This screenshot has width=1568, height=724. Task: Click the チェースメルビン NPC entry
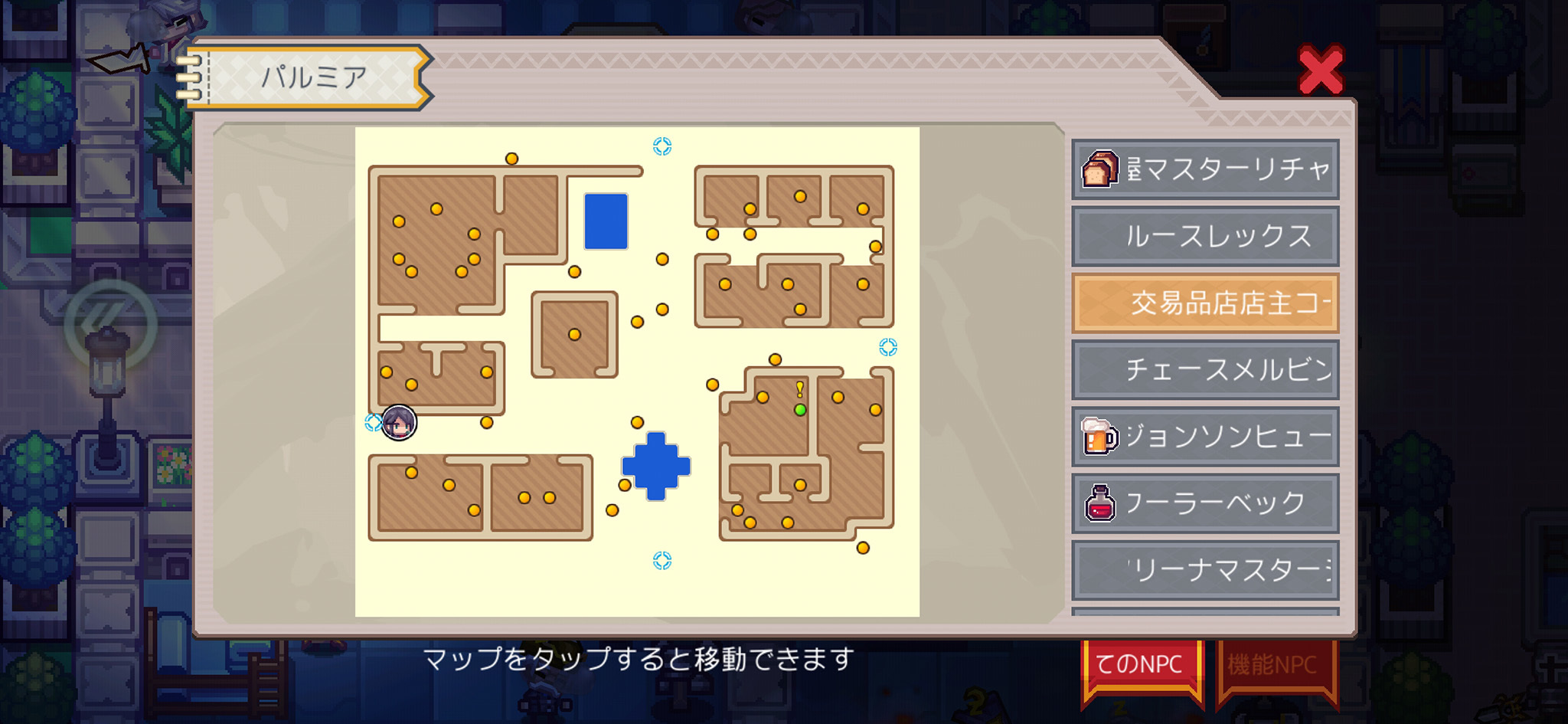(x=1204, y=369)
